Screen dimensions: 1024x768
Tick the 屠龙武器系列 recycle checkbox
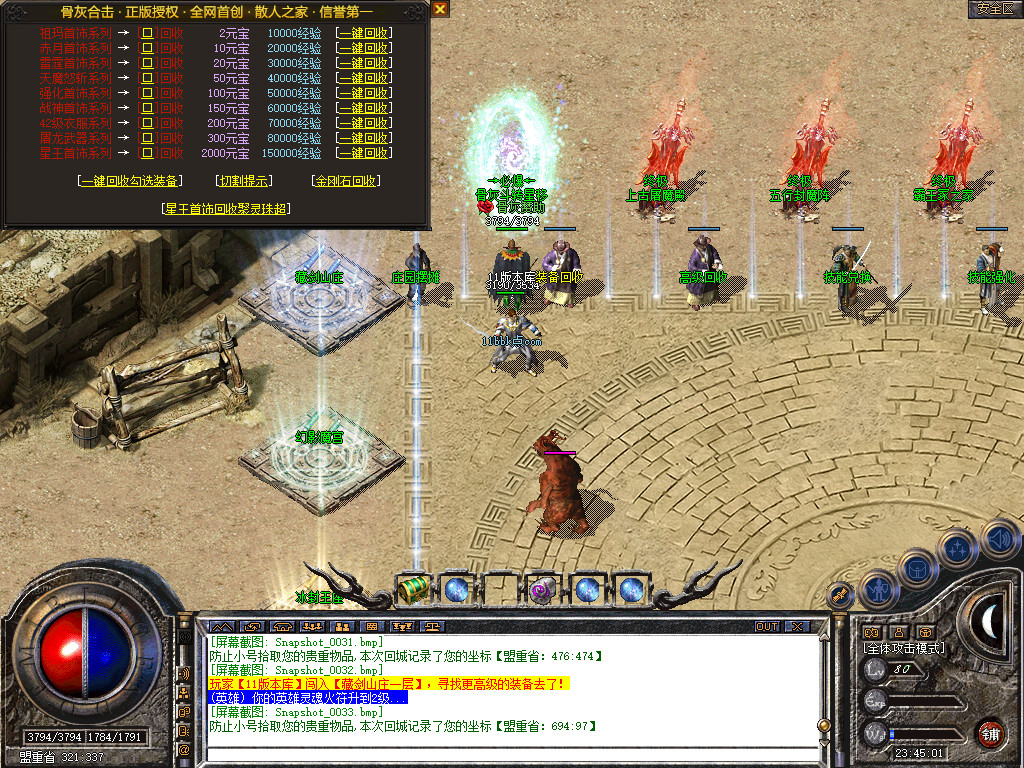(147, 138)
